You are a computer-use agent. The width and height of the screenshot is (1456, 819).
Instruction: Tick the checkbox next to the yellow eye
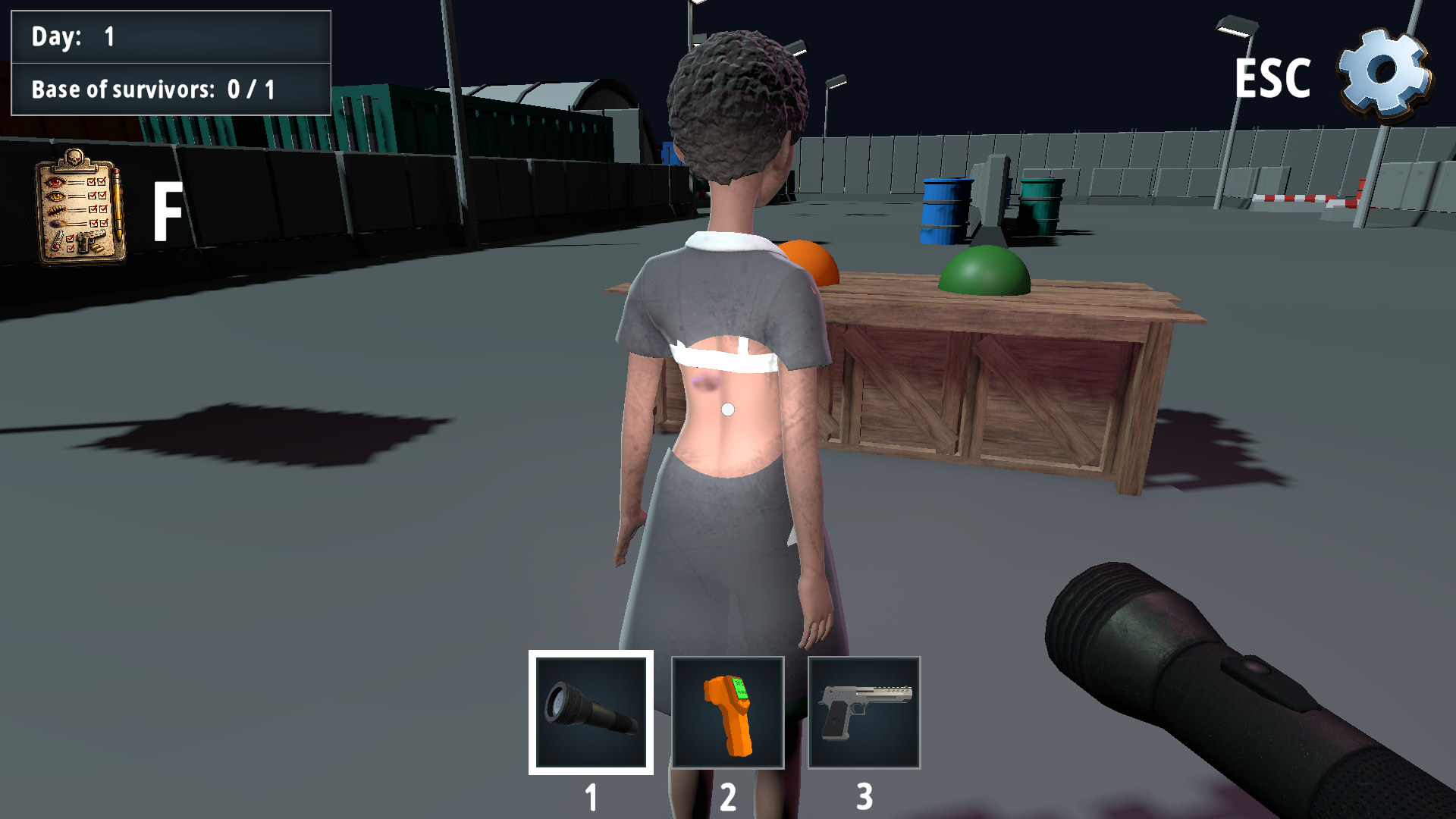[93, 196]
